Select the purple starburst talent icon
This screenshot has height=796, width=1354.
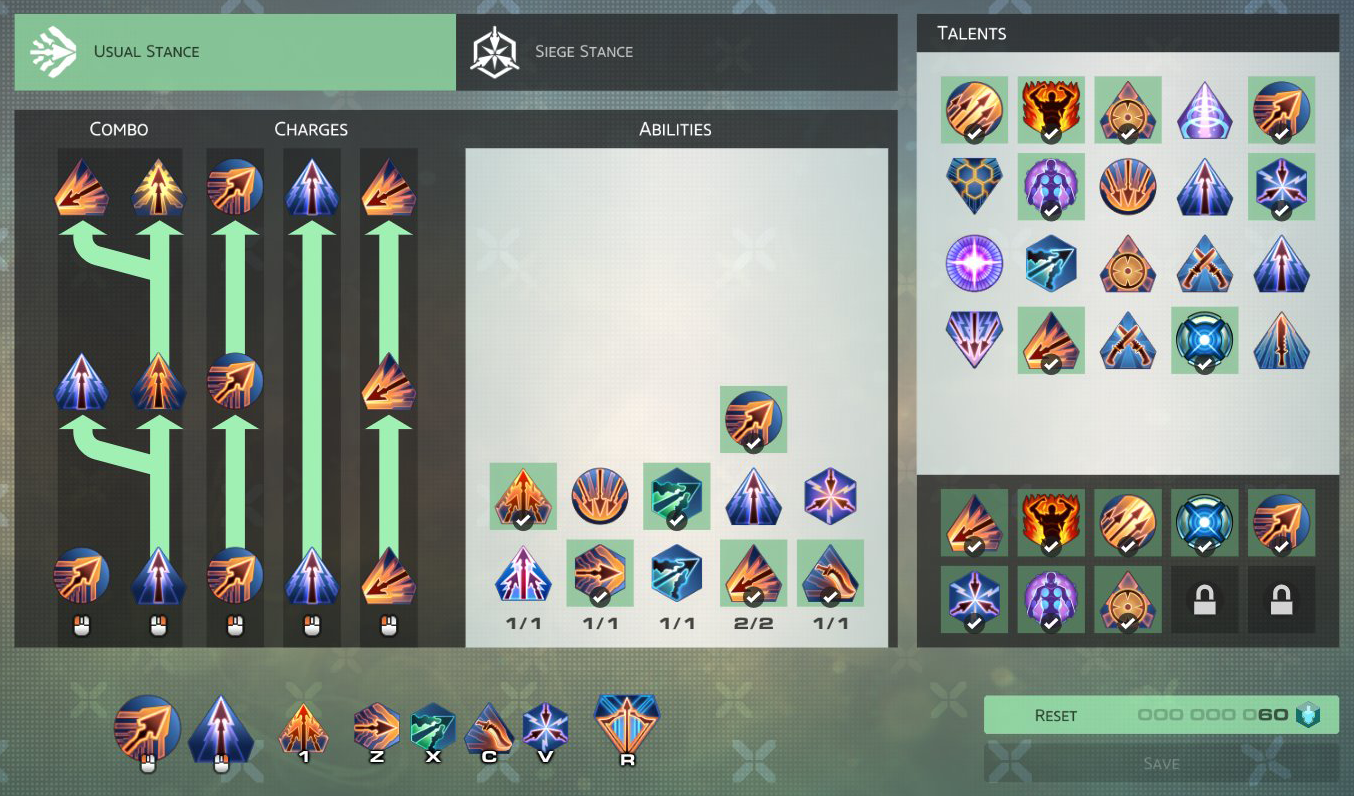pyautogui.click(x=974, y=264)
